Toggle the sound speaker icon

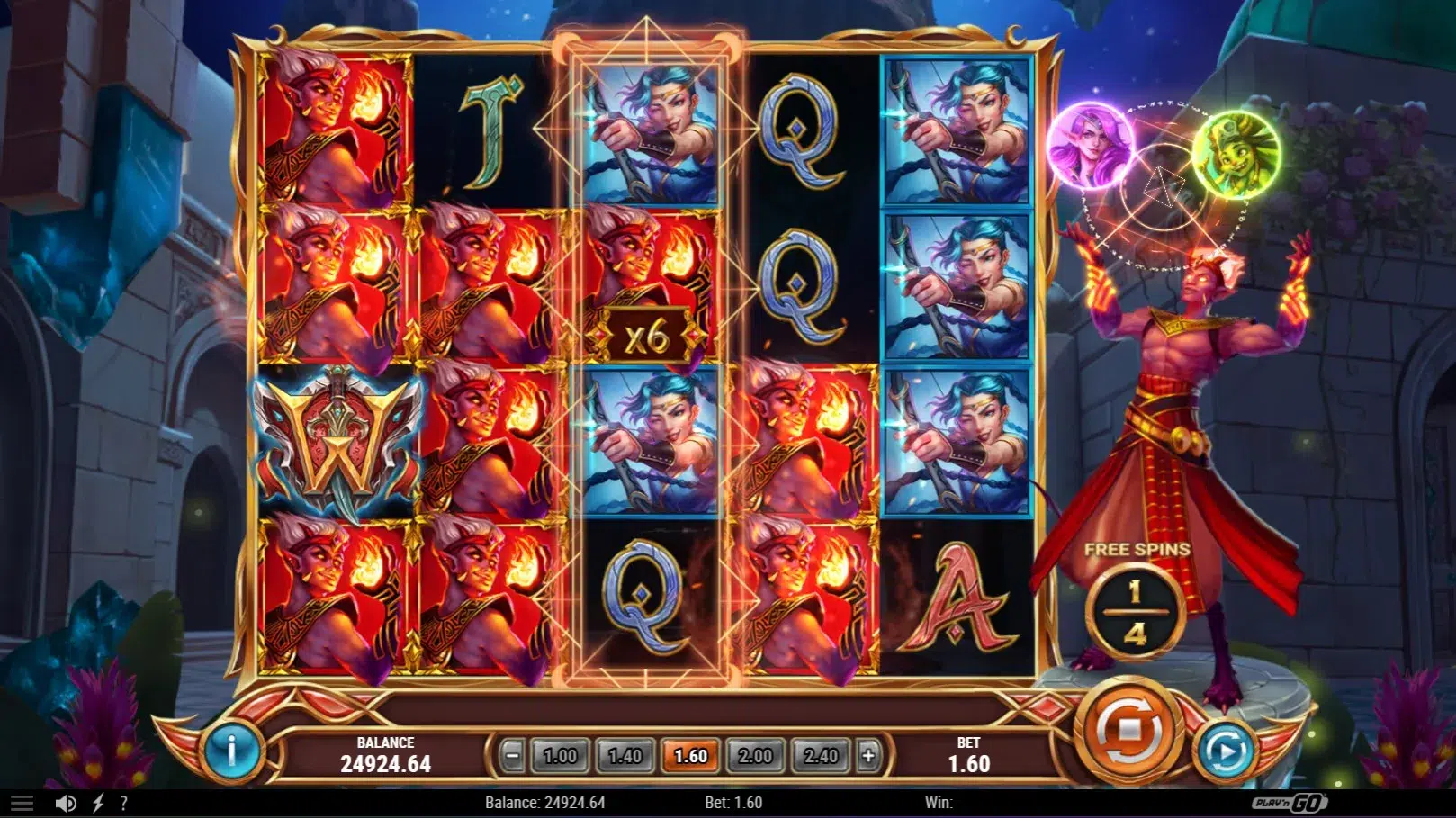(x=65, y=803)
